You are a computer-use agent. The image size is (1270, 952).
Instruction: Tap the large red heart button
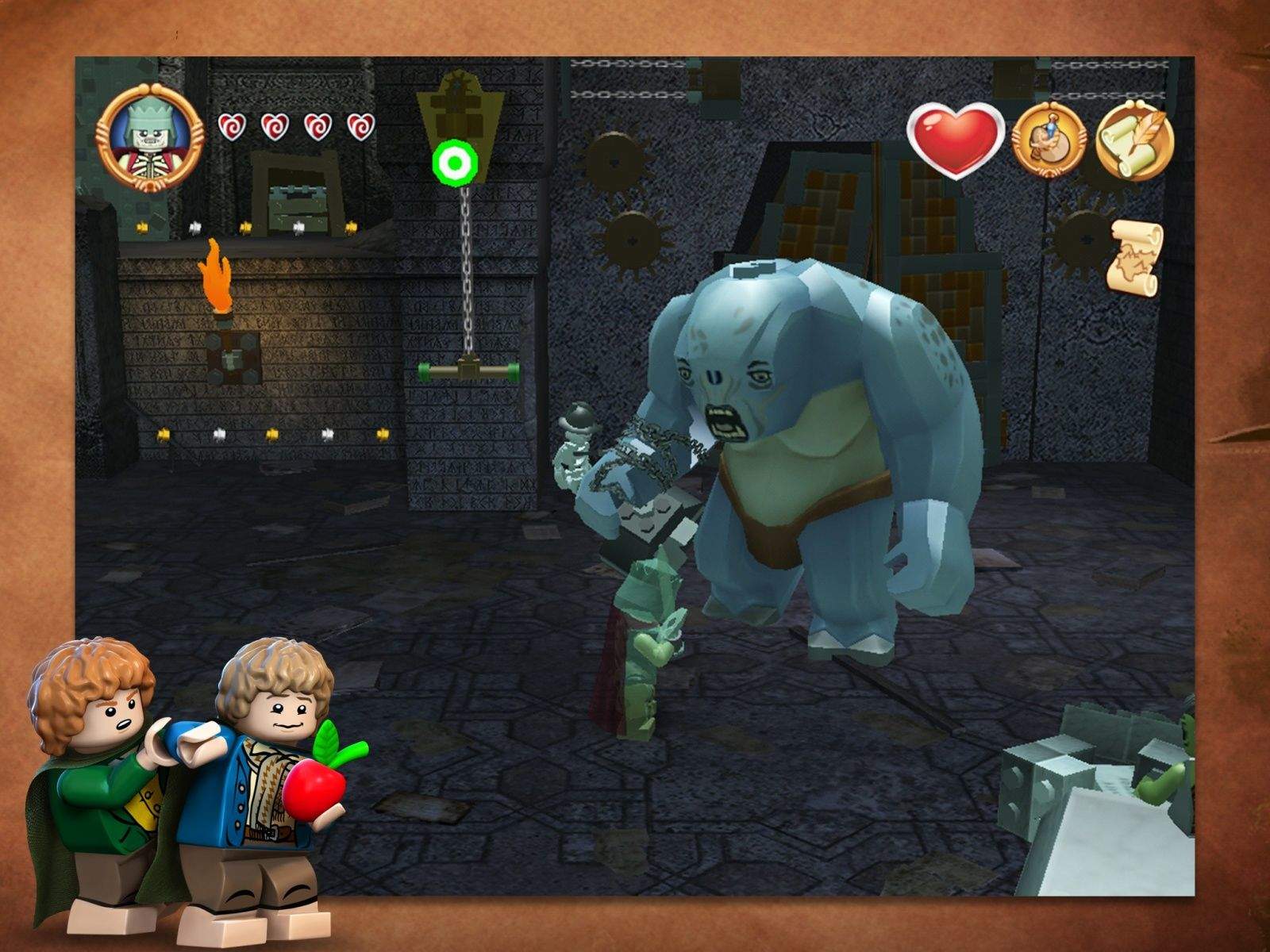pyautogui.click(x=955, y=140)
